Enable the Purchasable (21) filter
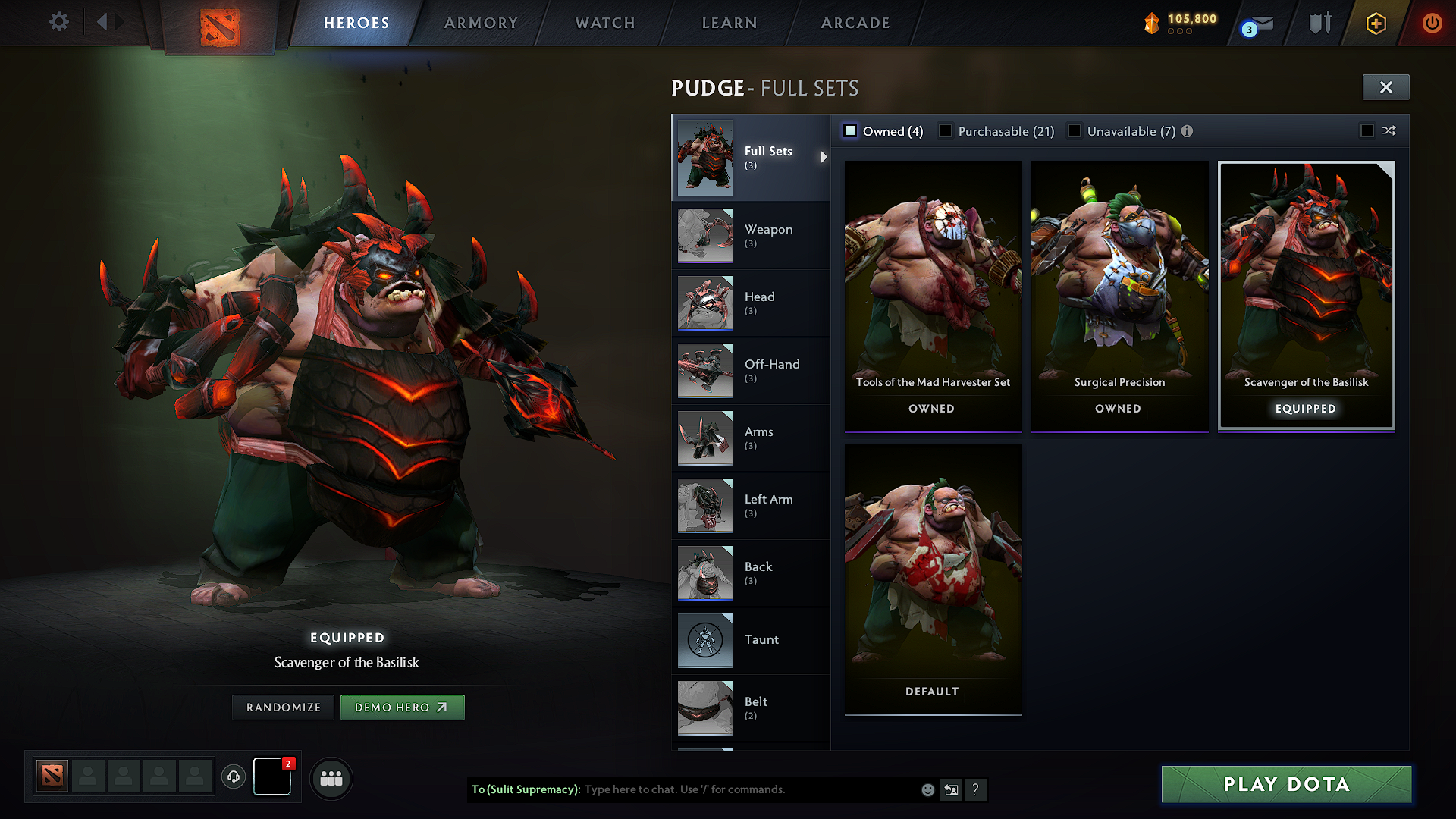 coord(946,130)
